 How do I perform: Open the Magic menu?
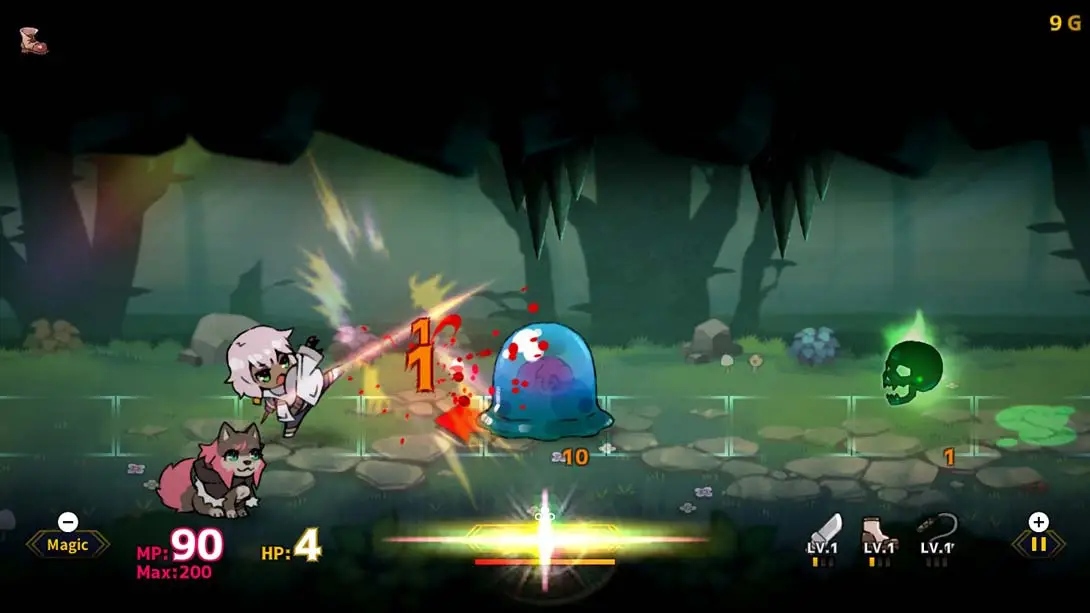pos(67,545)
